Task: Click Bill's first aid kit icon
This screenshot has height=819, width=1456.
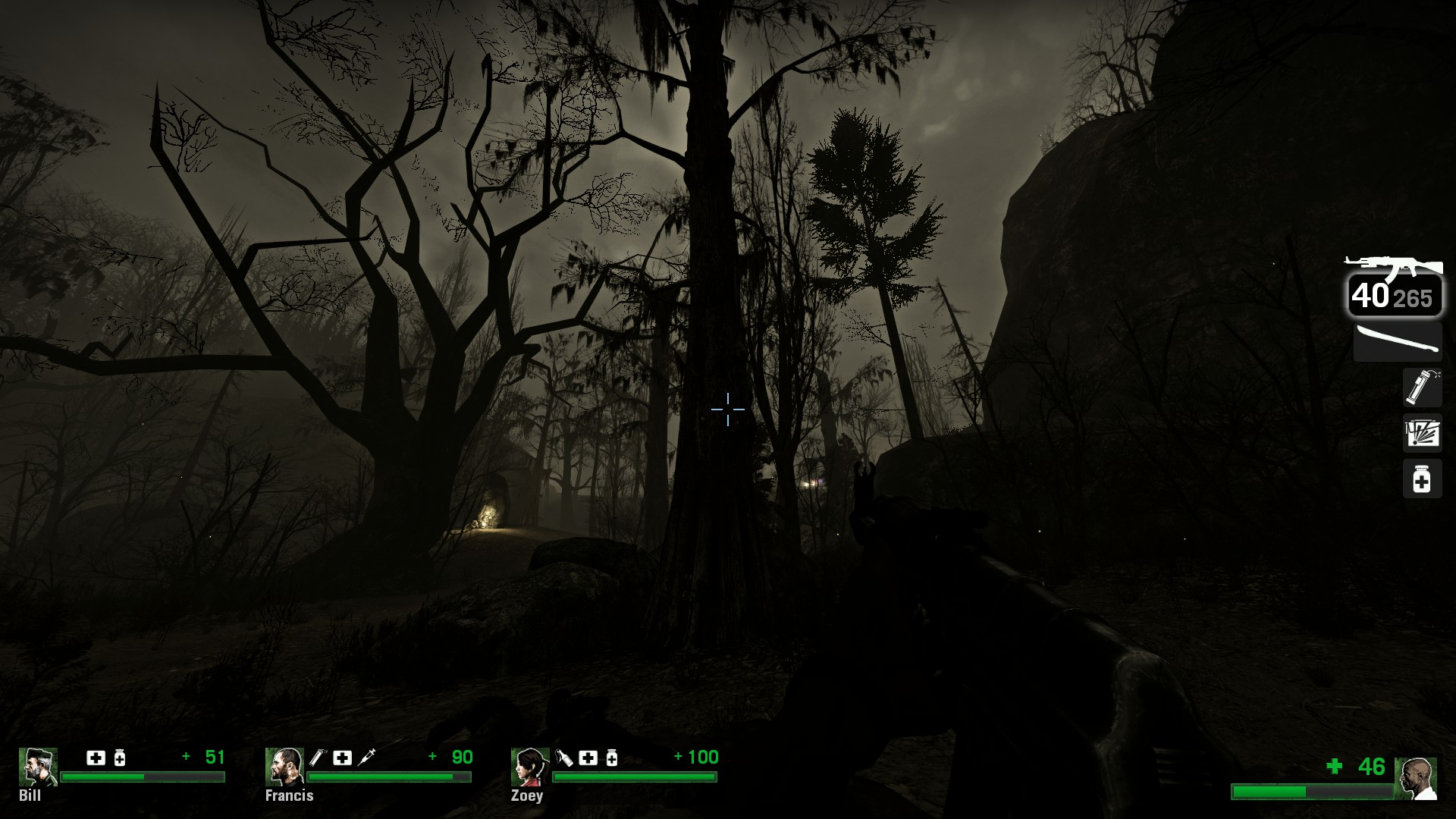Action: coord(96,758)
